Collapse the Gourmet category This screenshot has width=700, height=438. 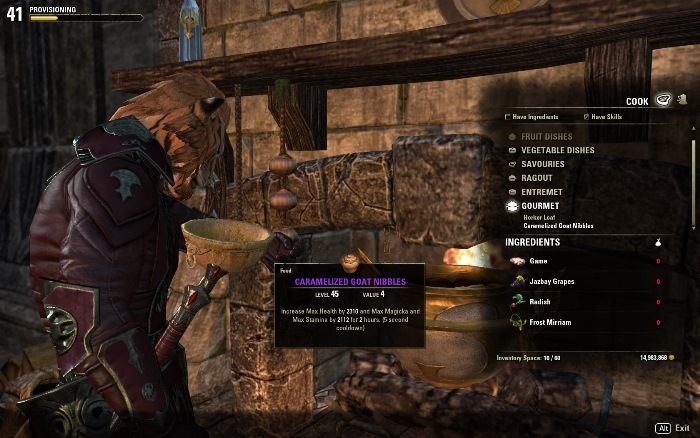pyautogui.click(x=540, y=206)
